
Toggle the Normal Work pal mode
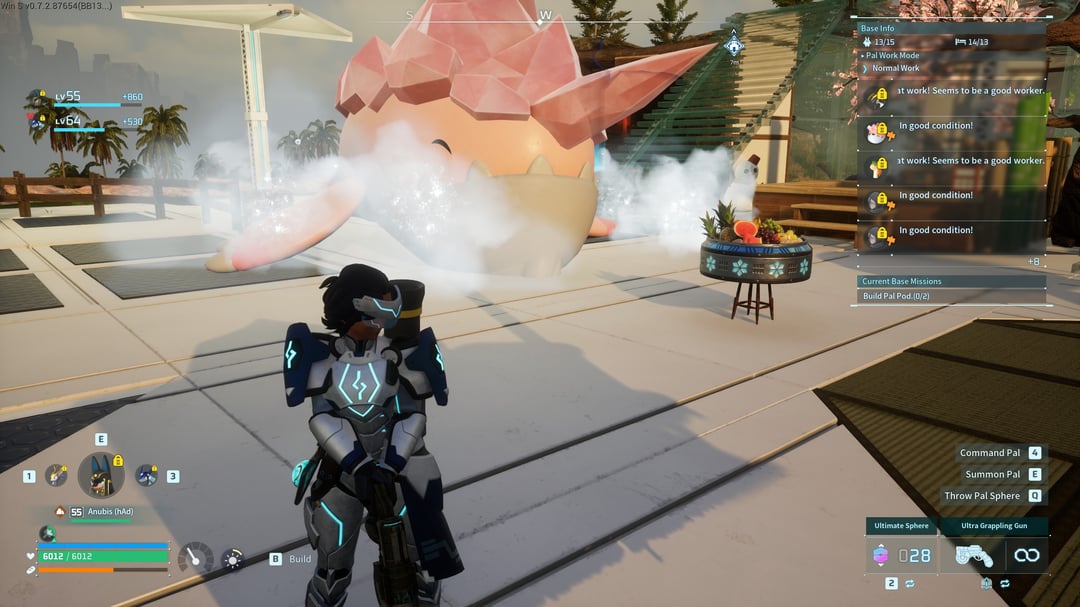[x=895, y=68]
